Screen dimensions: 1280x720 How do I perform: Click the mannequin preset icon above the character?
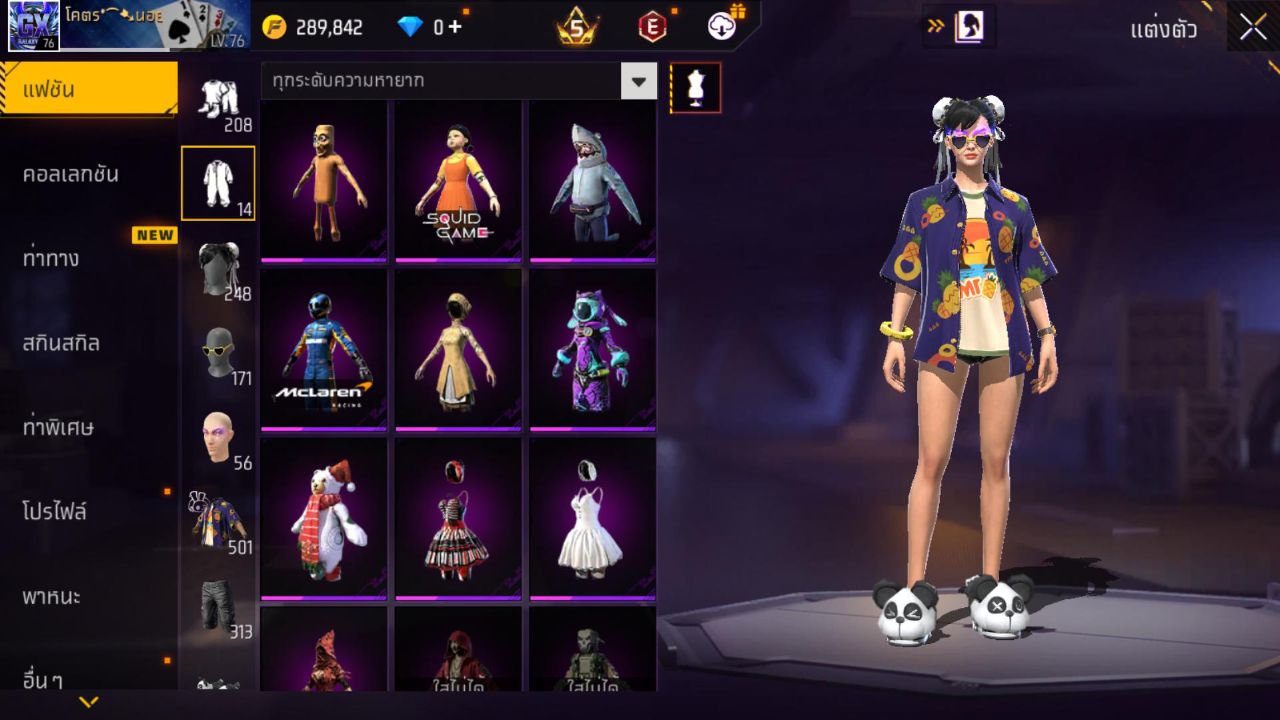[x=694, y=87]
